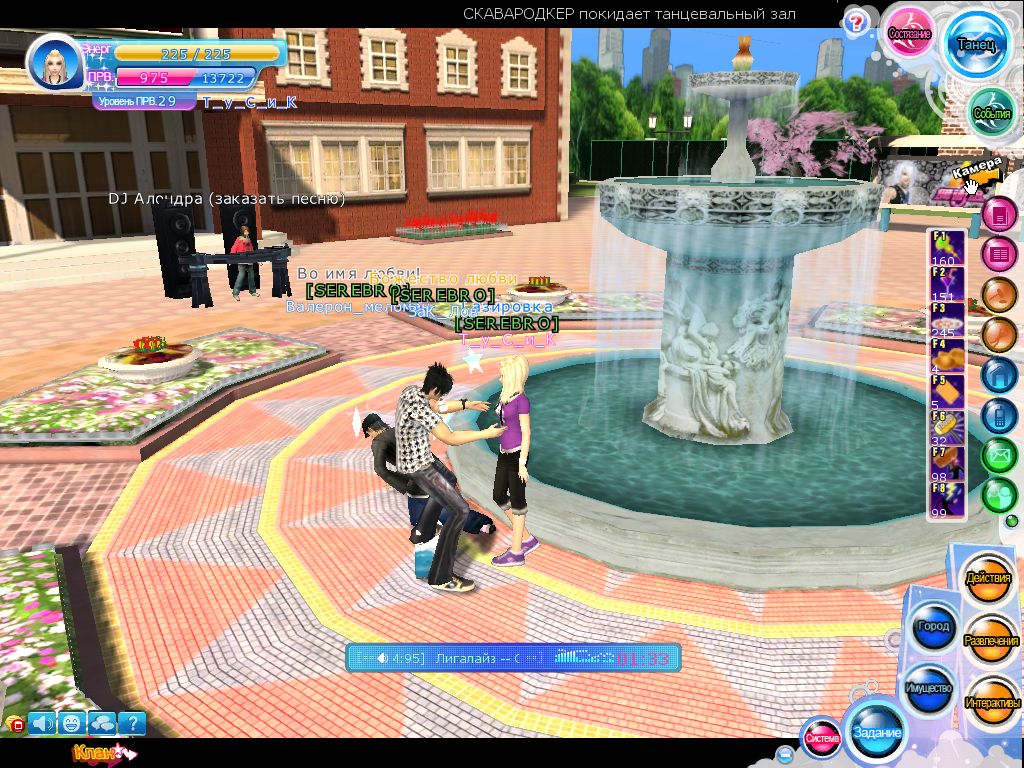Use the F4 hotbar item slot
Image resolution: width=1024 pixels, height=768 pixels.
pos(948,356)
